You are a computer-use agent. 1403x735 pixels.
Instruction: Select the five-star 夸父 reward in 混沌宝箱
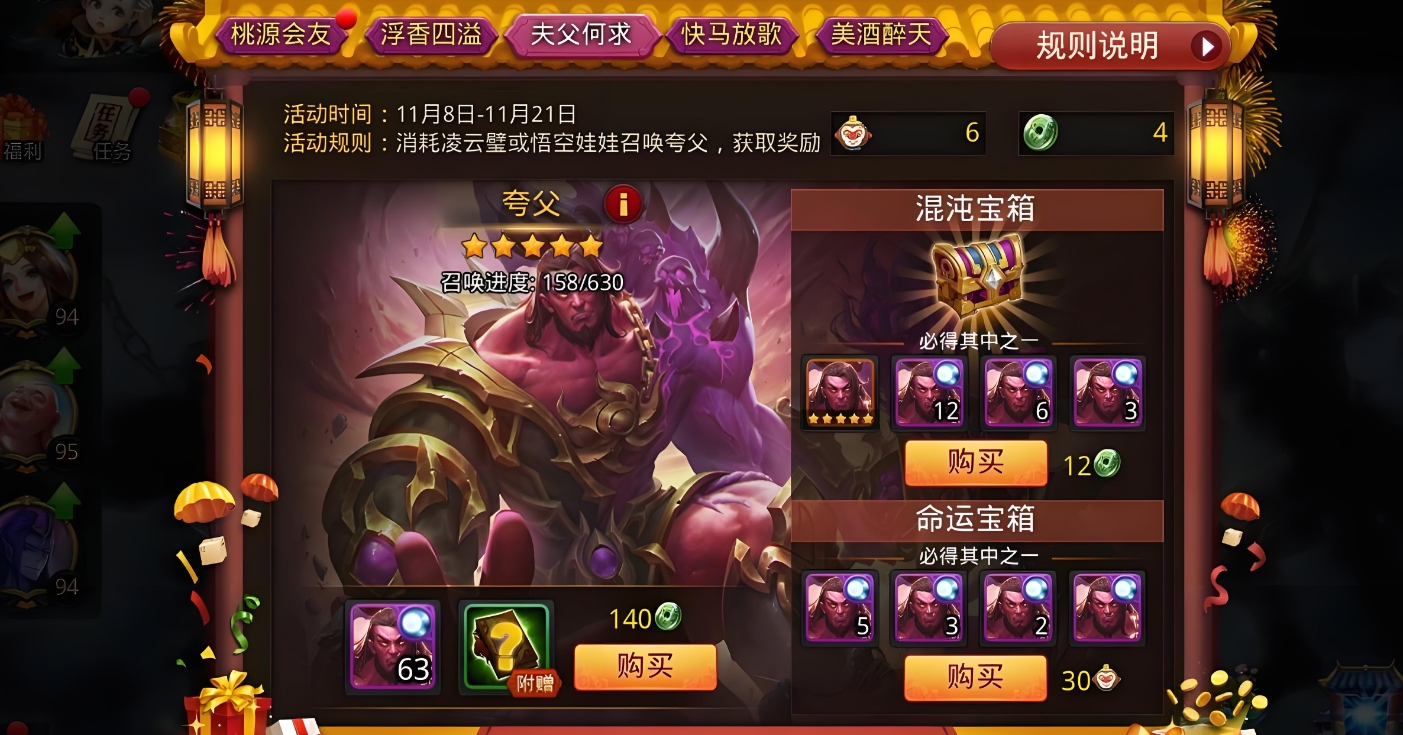coord(839,392)
